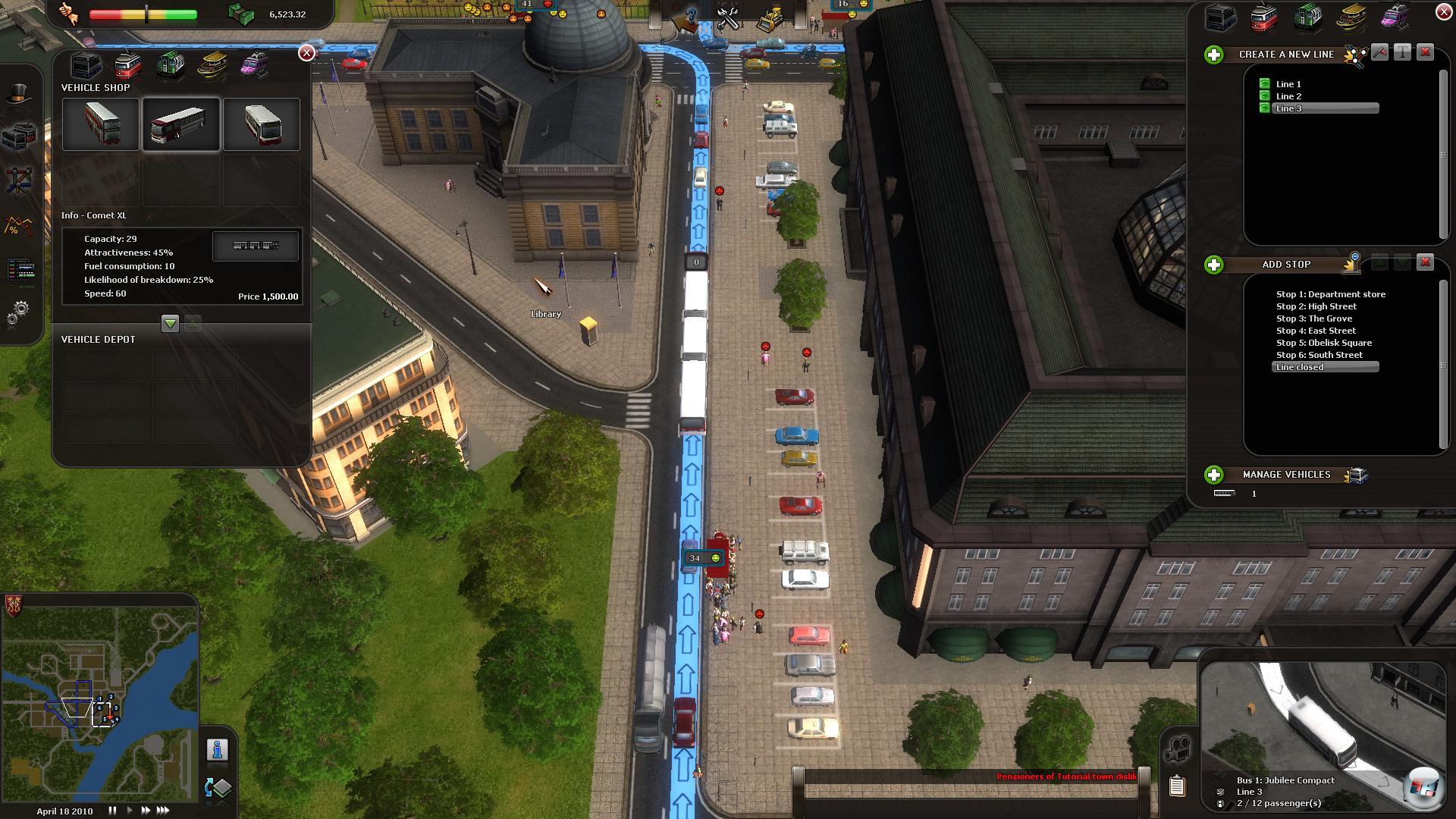Screen dimensions: 1456x819
Task: Select the double-decker bus in shop
Action: click(101, 124)
